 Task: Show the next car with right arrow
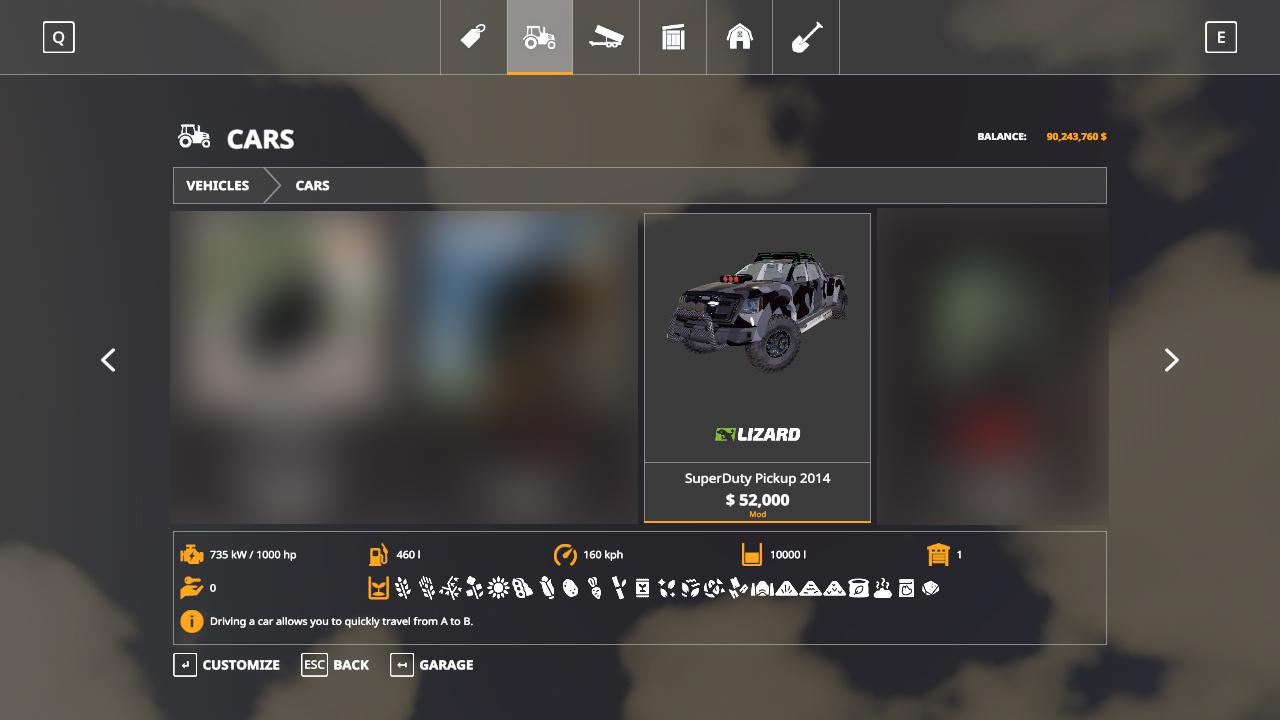pos(1171,360)
